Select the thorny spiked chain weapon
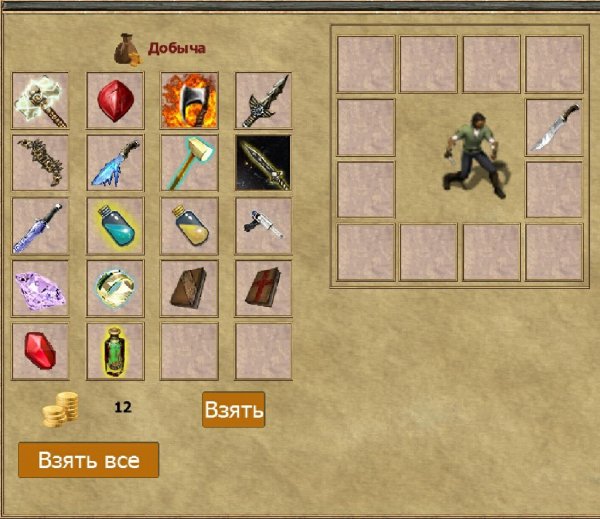 pyautogui.click(x=41, y=163)
